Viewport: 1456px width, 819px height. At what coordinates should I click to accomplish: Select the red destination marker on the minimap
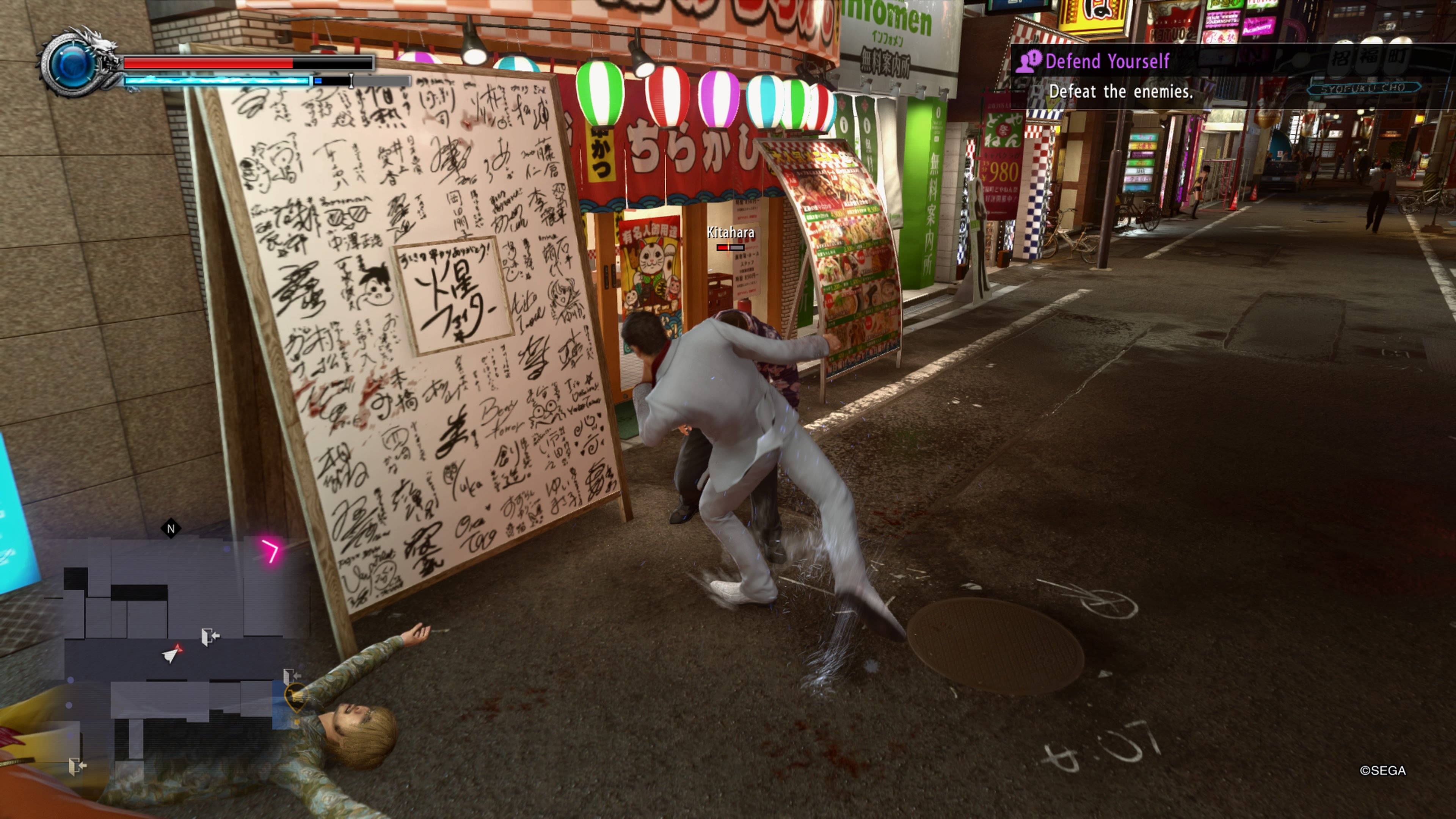[179, 648]
